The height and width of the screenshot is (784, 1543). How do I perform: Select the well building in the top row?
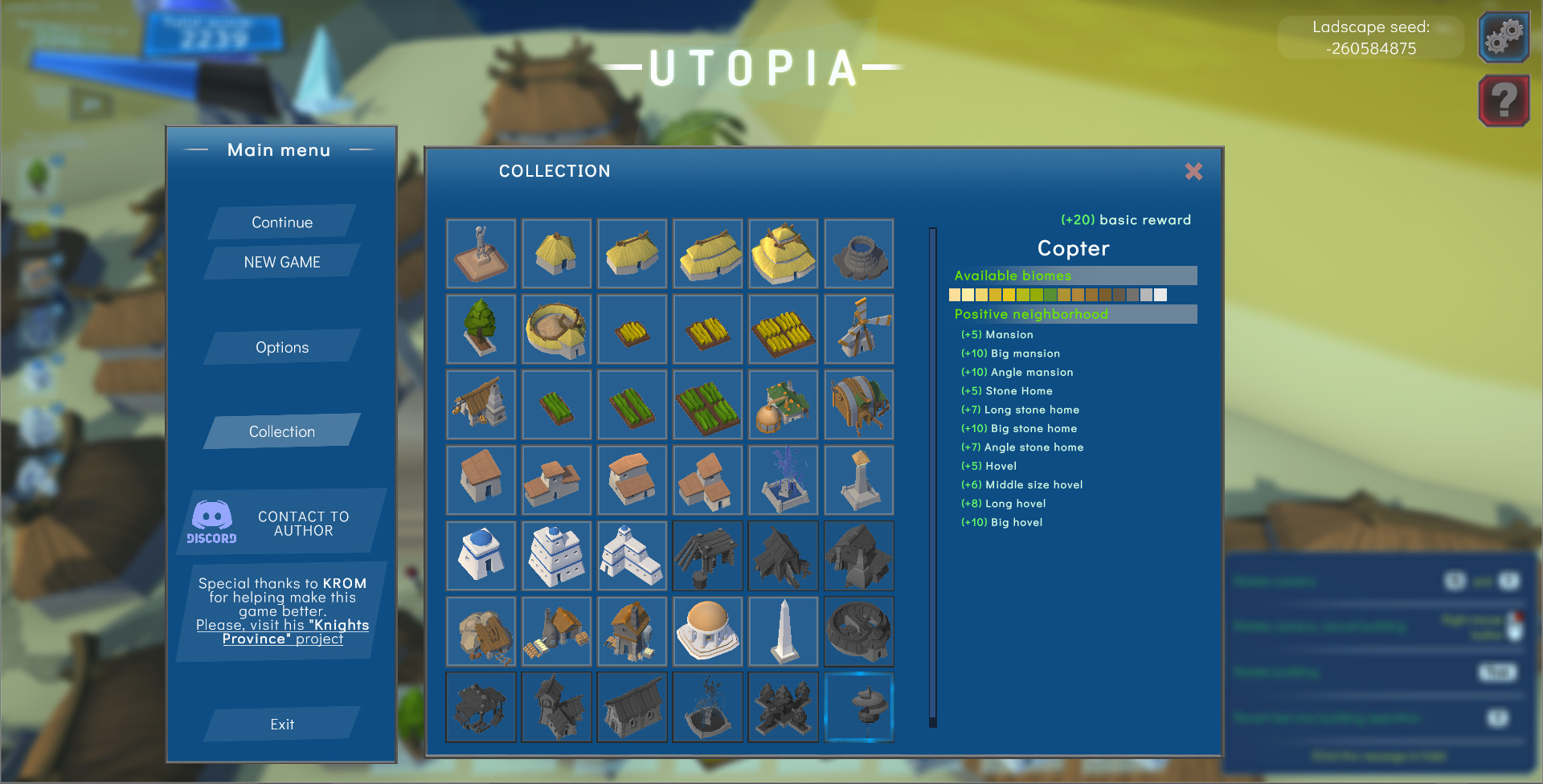pyautogui.click(x=858, y=253)
